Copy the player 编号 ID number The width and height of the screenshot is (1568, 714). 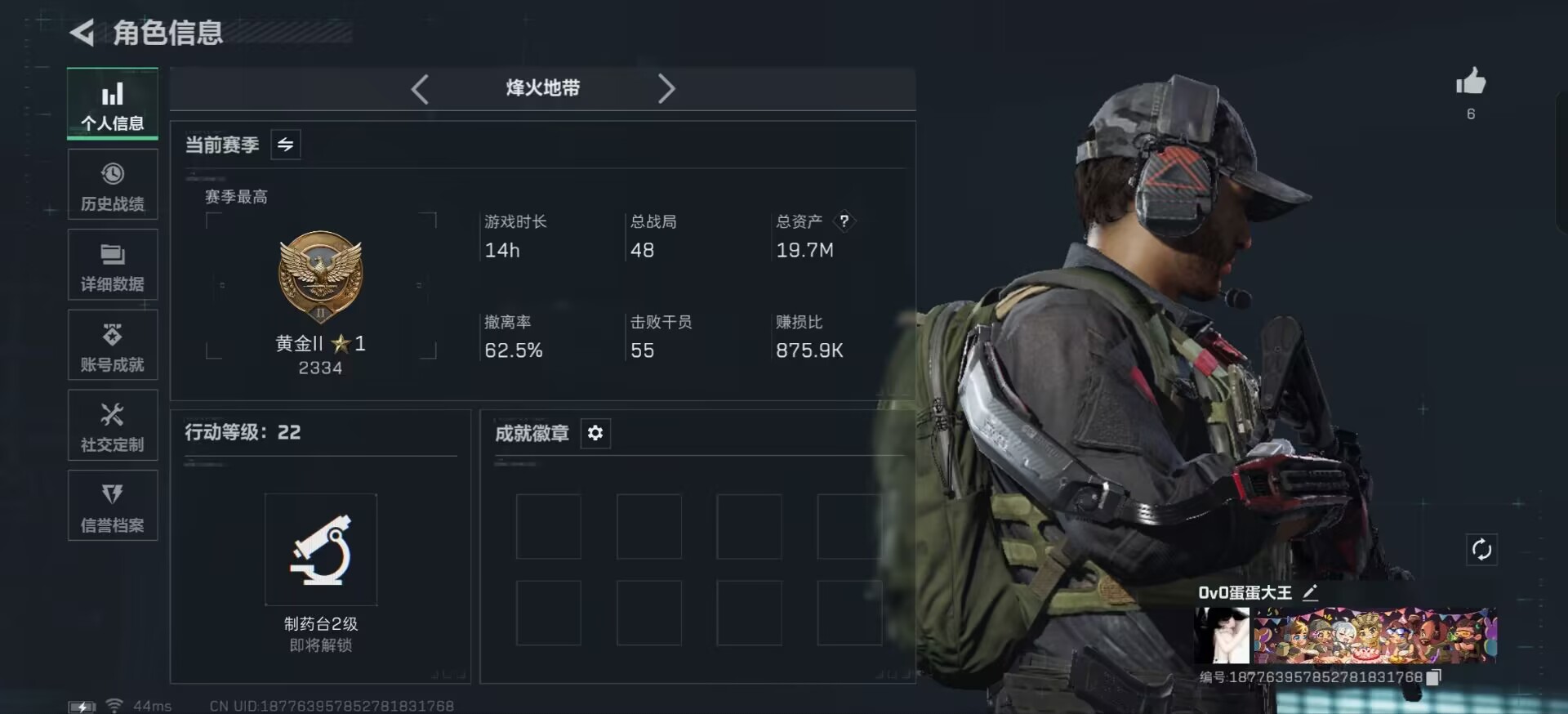[x=1433, y=677]
